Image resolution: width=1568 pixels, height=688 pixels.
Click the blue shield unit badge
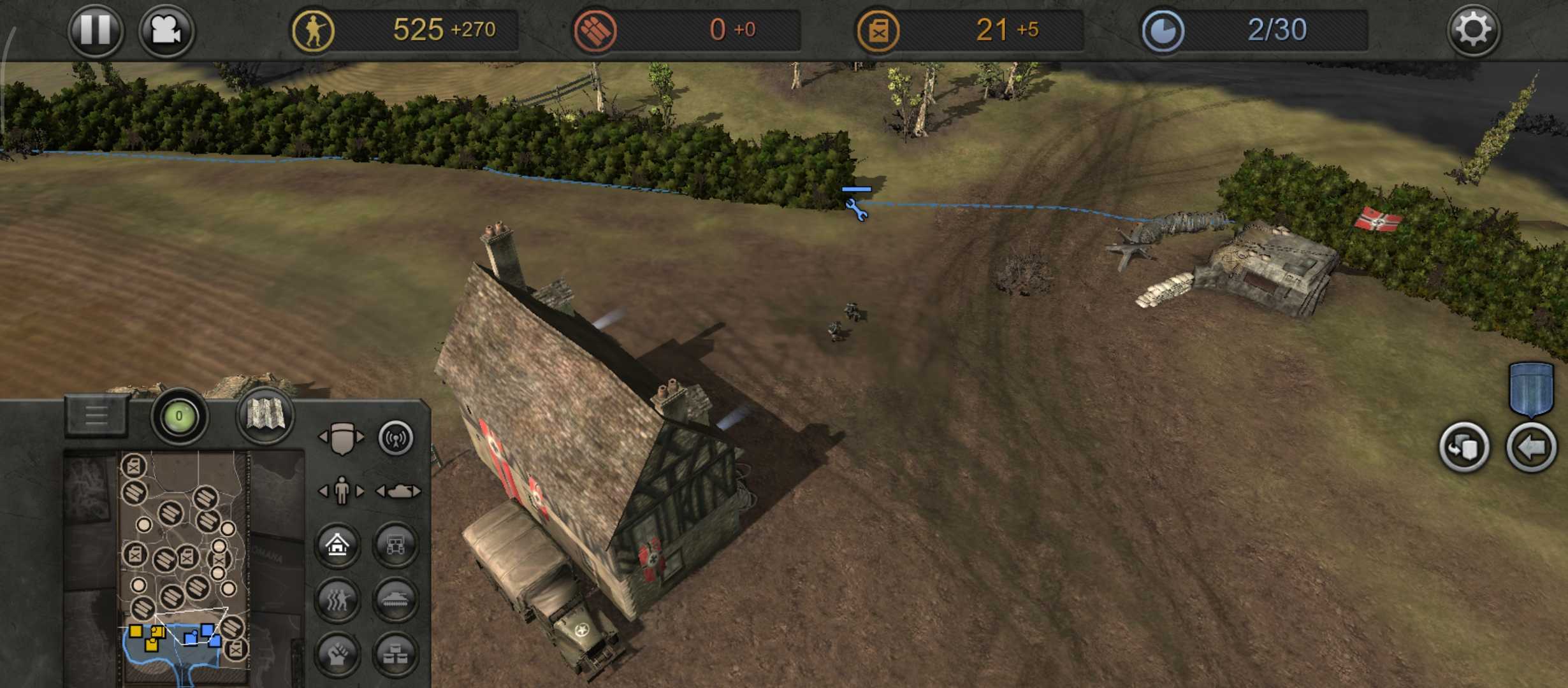(x=1531, y=389)
